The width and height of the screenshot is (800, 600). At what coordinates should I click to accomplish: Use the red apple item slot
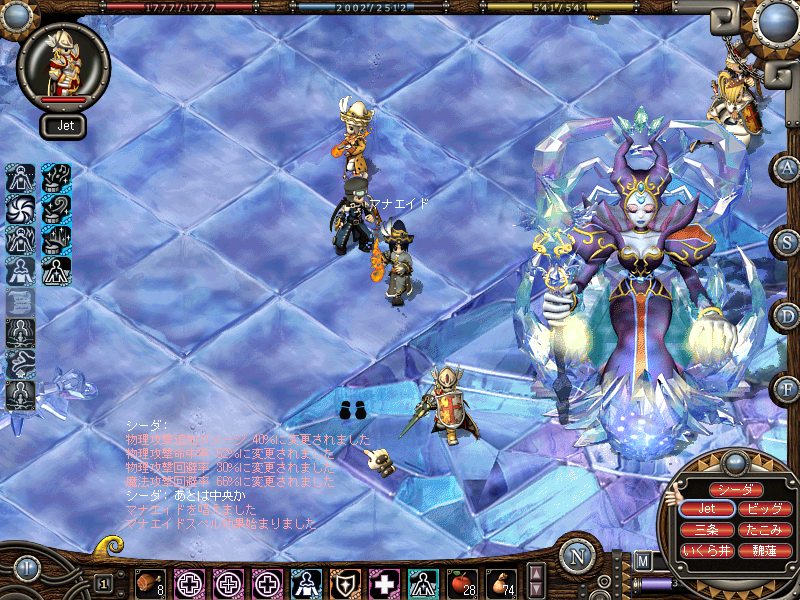point(461,582)
